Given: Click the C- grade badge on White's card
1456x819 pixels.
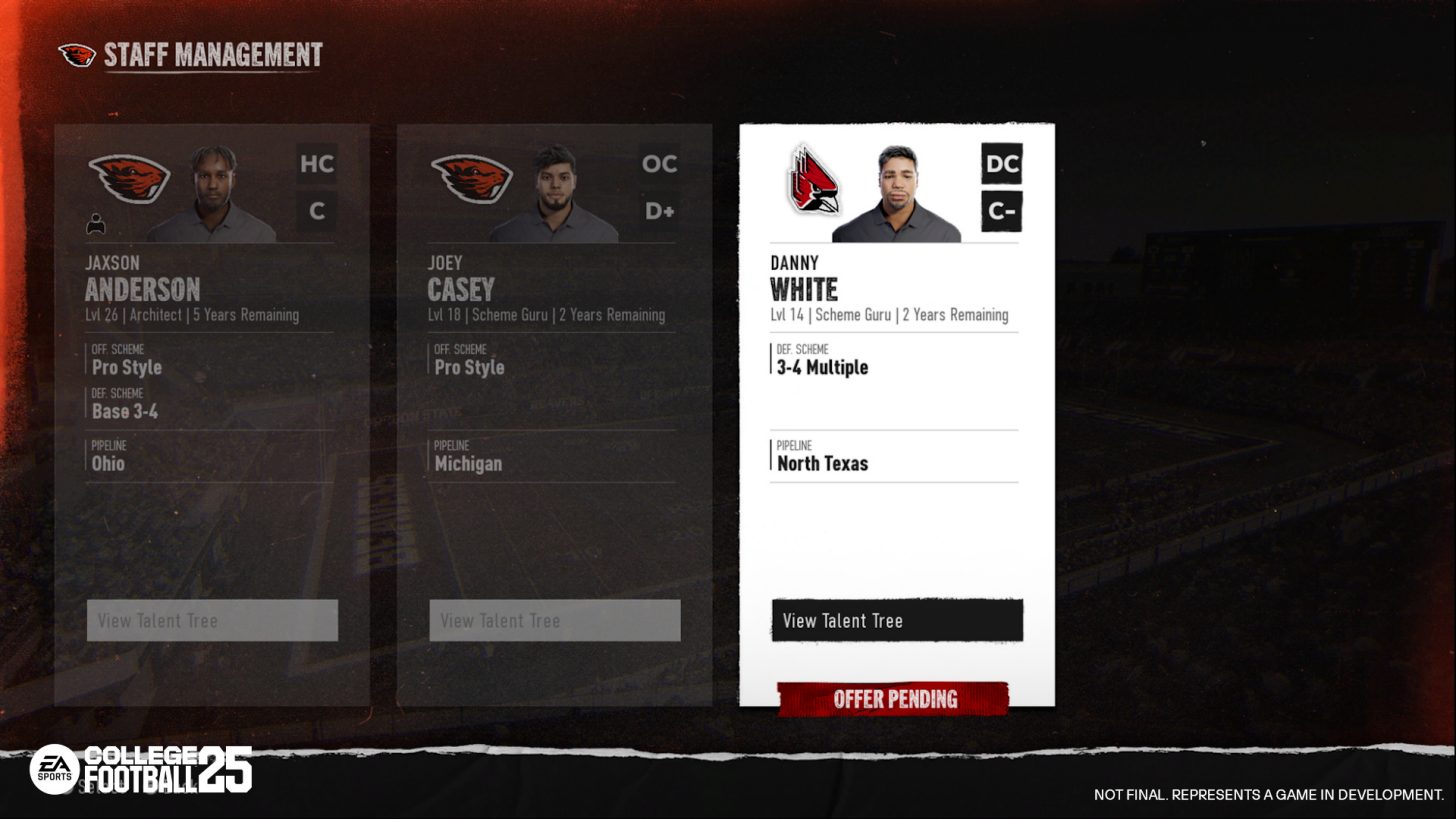Looking at the screenshot, I should pos(1001,211).
